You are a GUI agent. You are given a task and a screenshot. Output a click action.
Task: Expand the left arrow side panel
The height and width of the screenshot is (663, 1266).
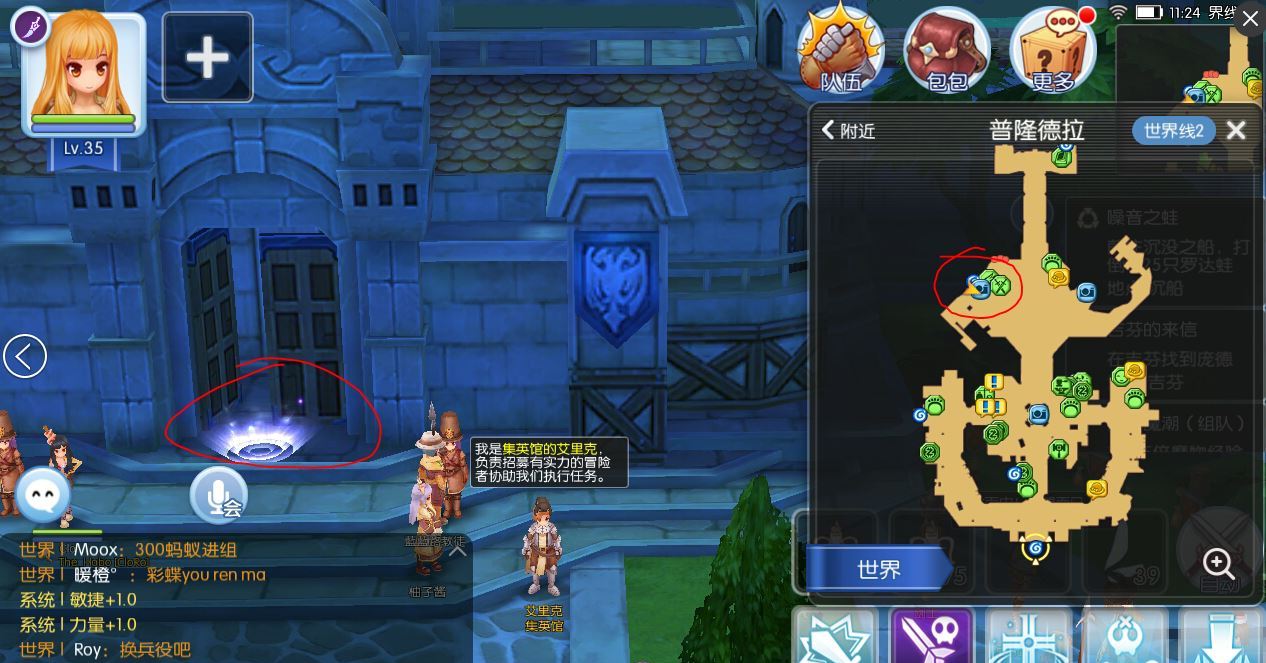pyautogui.click(x=25, y=356)
